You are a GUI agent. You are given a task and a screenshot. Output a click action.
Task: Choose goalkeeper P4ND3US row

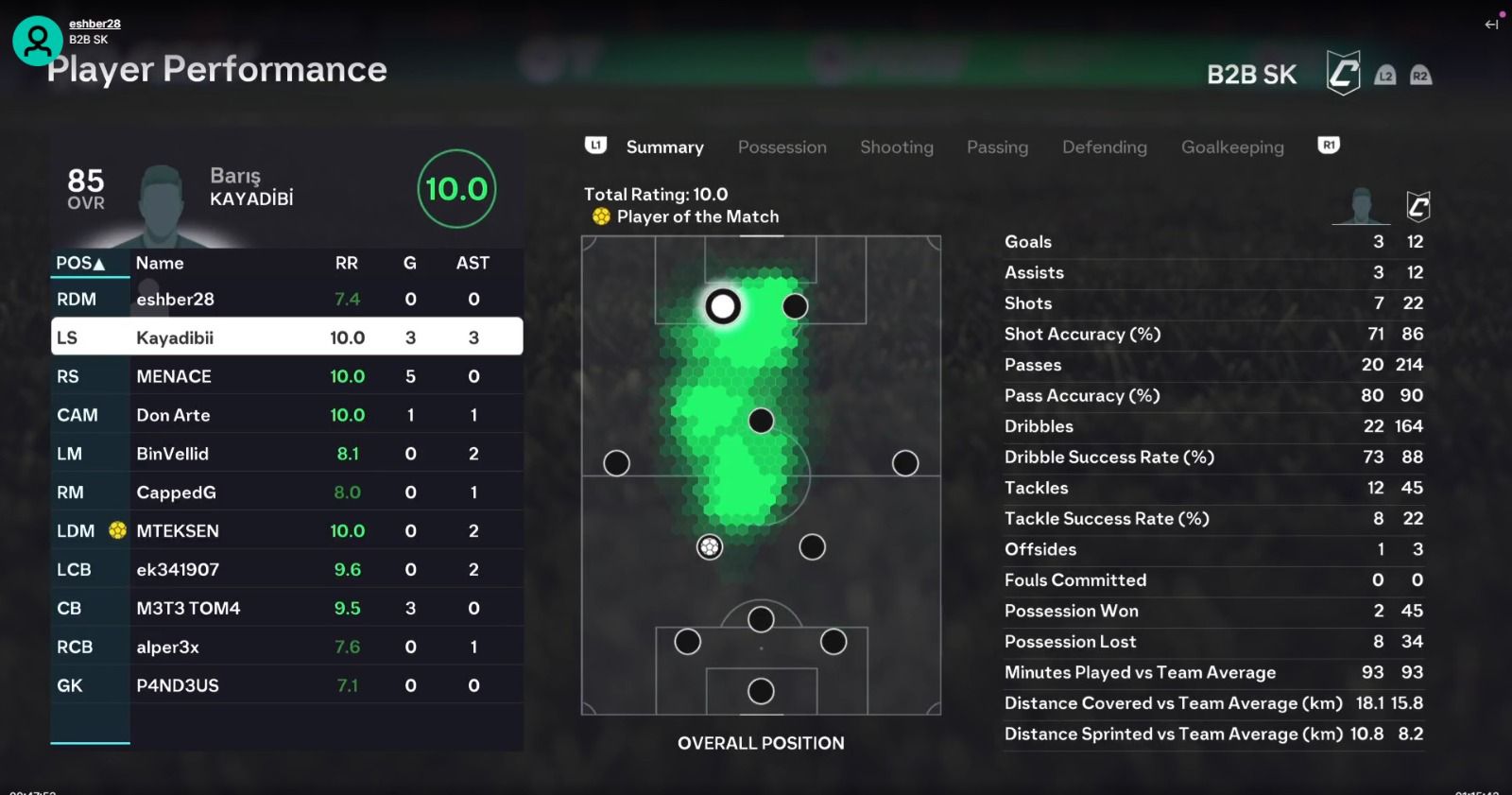[x=286, y=686]
